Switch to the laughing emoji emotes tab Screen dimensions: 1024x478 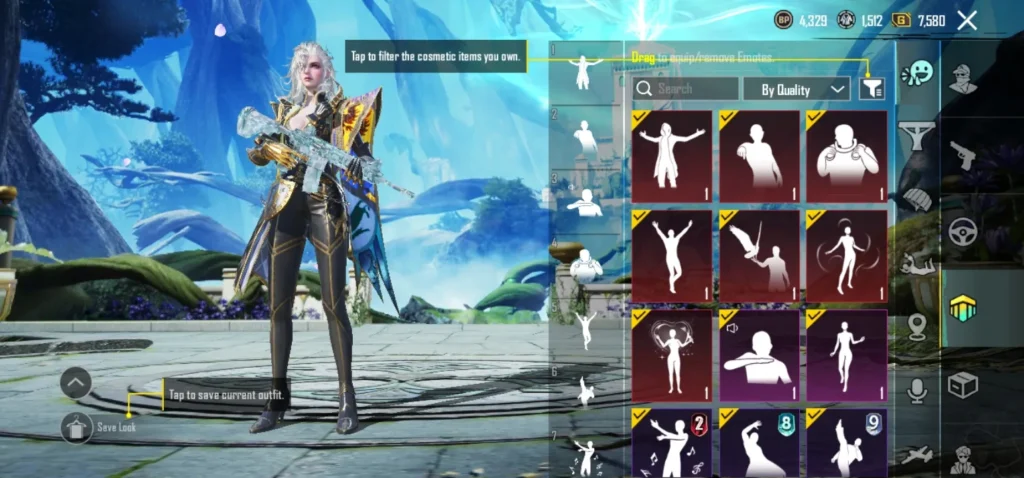[916, 75]
